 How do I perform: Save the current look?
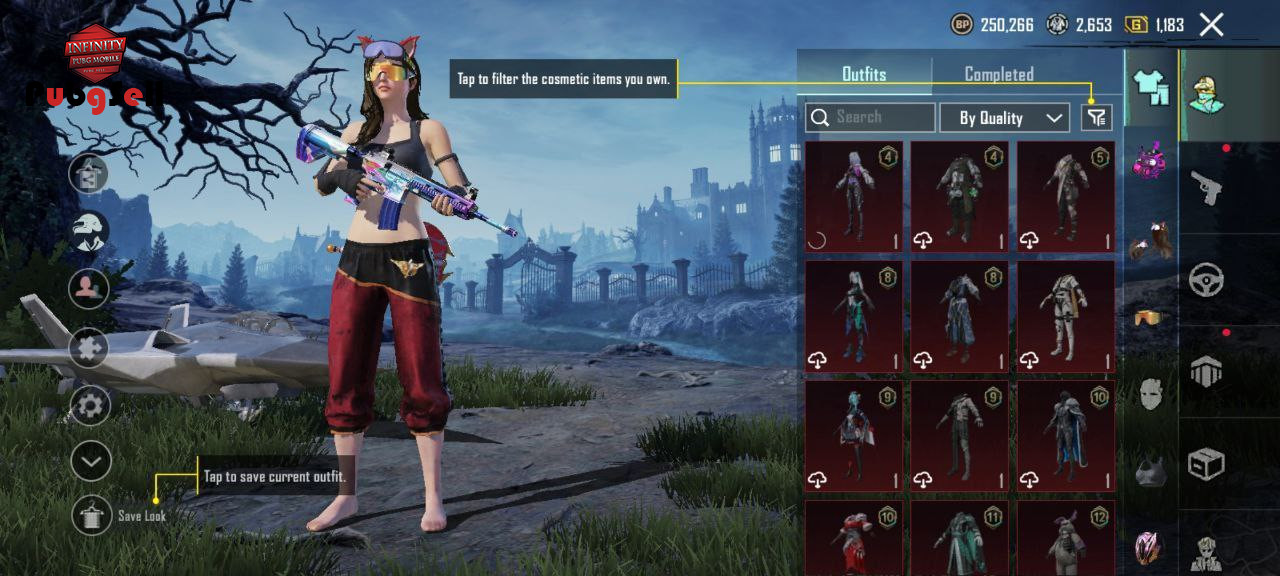92,515
